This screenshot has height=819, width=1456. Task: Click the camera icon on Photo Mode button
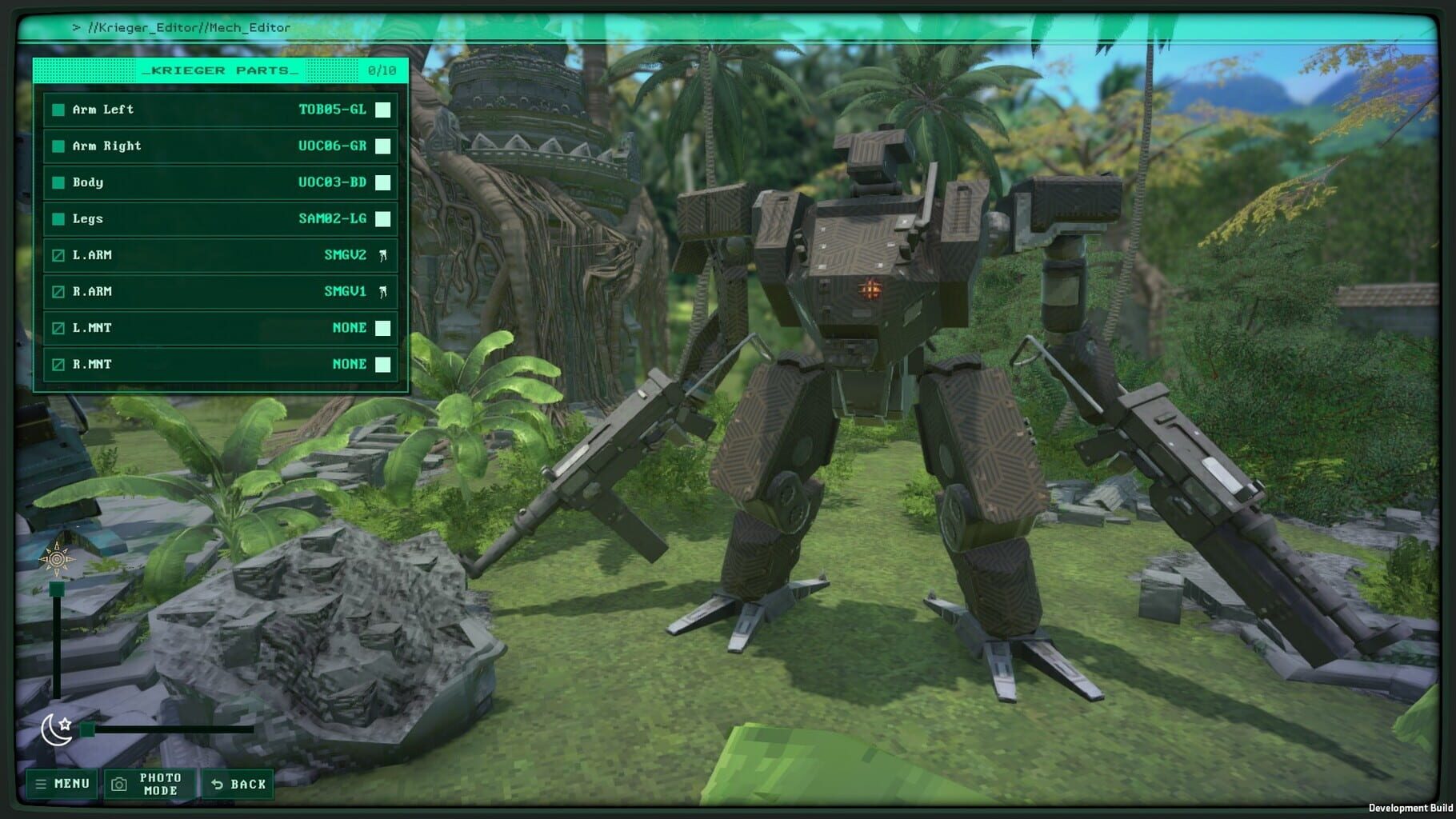pyautogui.click(x=118, y=784)
